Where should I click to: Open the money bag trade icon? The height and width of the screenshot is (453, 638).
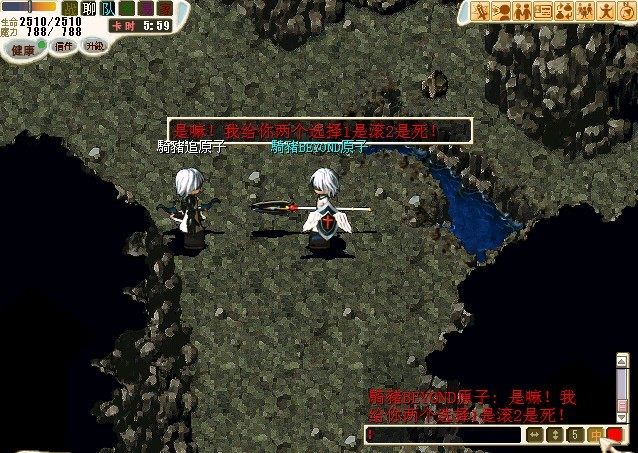[x=563, y=11]
